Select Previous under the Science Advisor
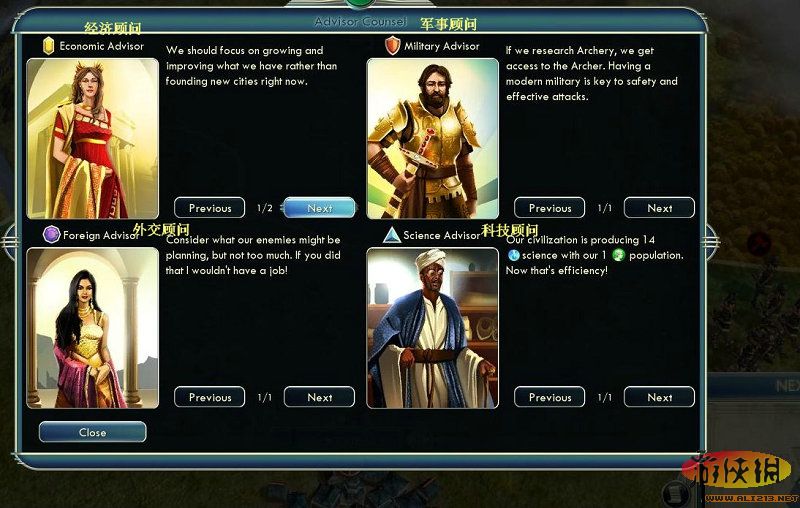800x508 pixels. pyautogui.click(x=550, y=397)
